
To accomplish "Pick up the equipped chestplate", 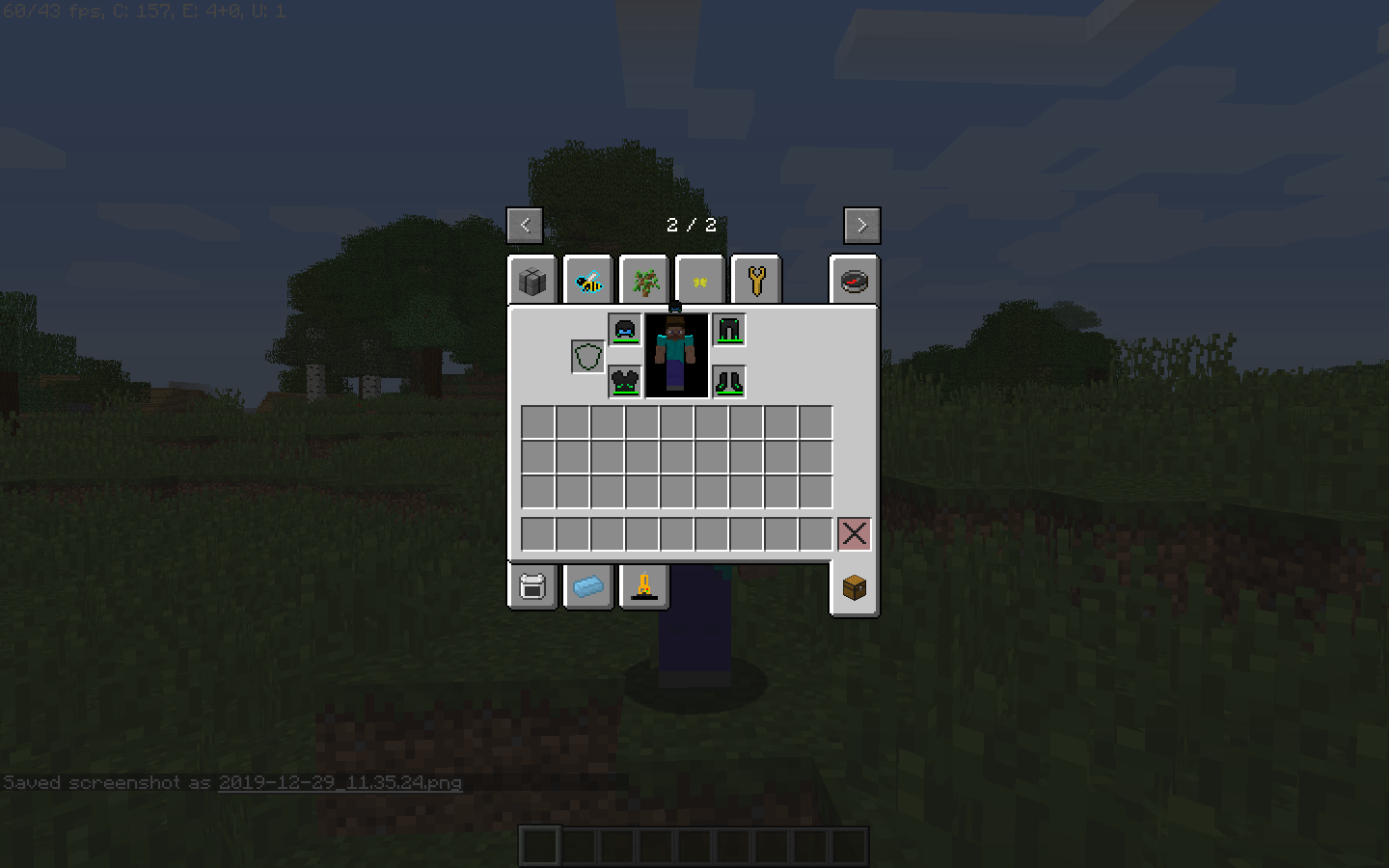I will click(624, 382).
